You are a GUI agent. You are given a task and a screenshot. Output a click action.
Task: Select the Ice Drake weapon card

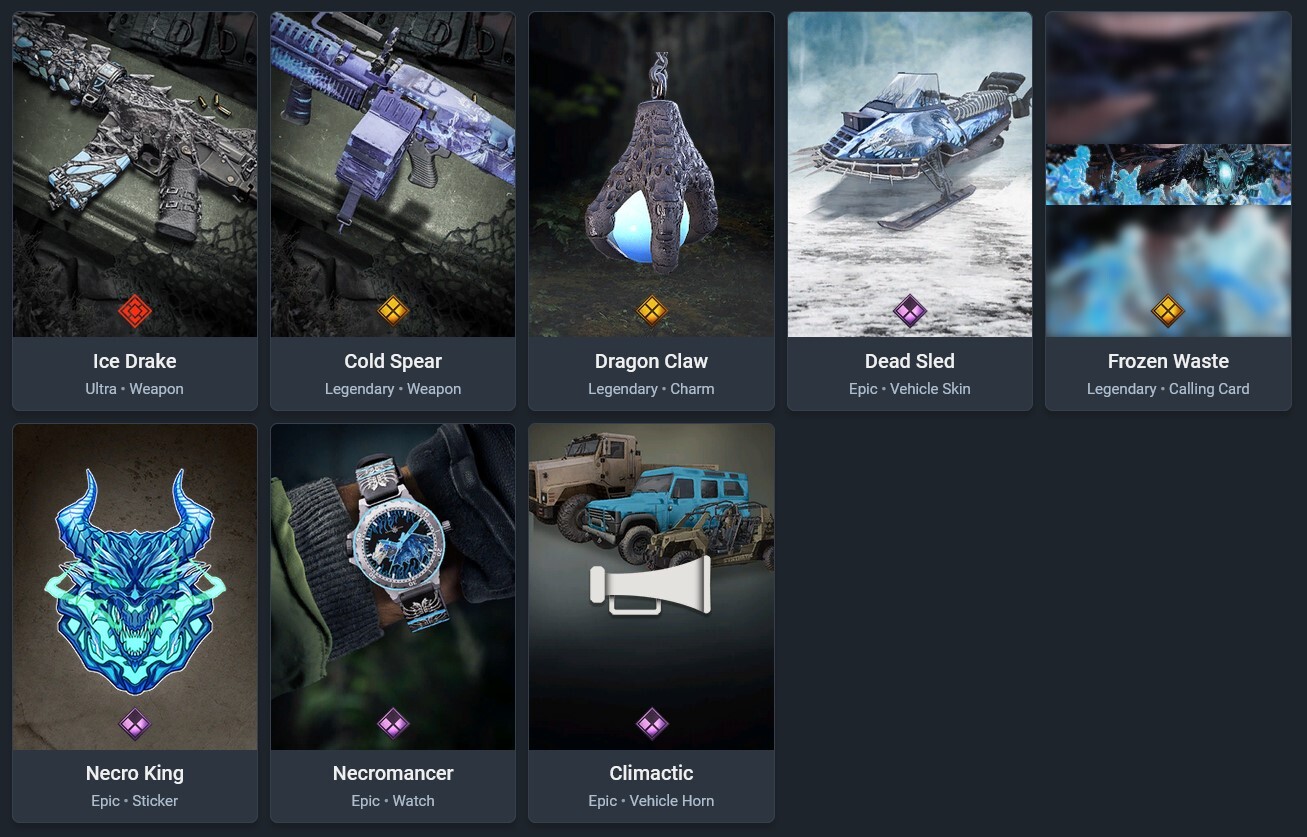point(135,210)
